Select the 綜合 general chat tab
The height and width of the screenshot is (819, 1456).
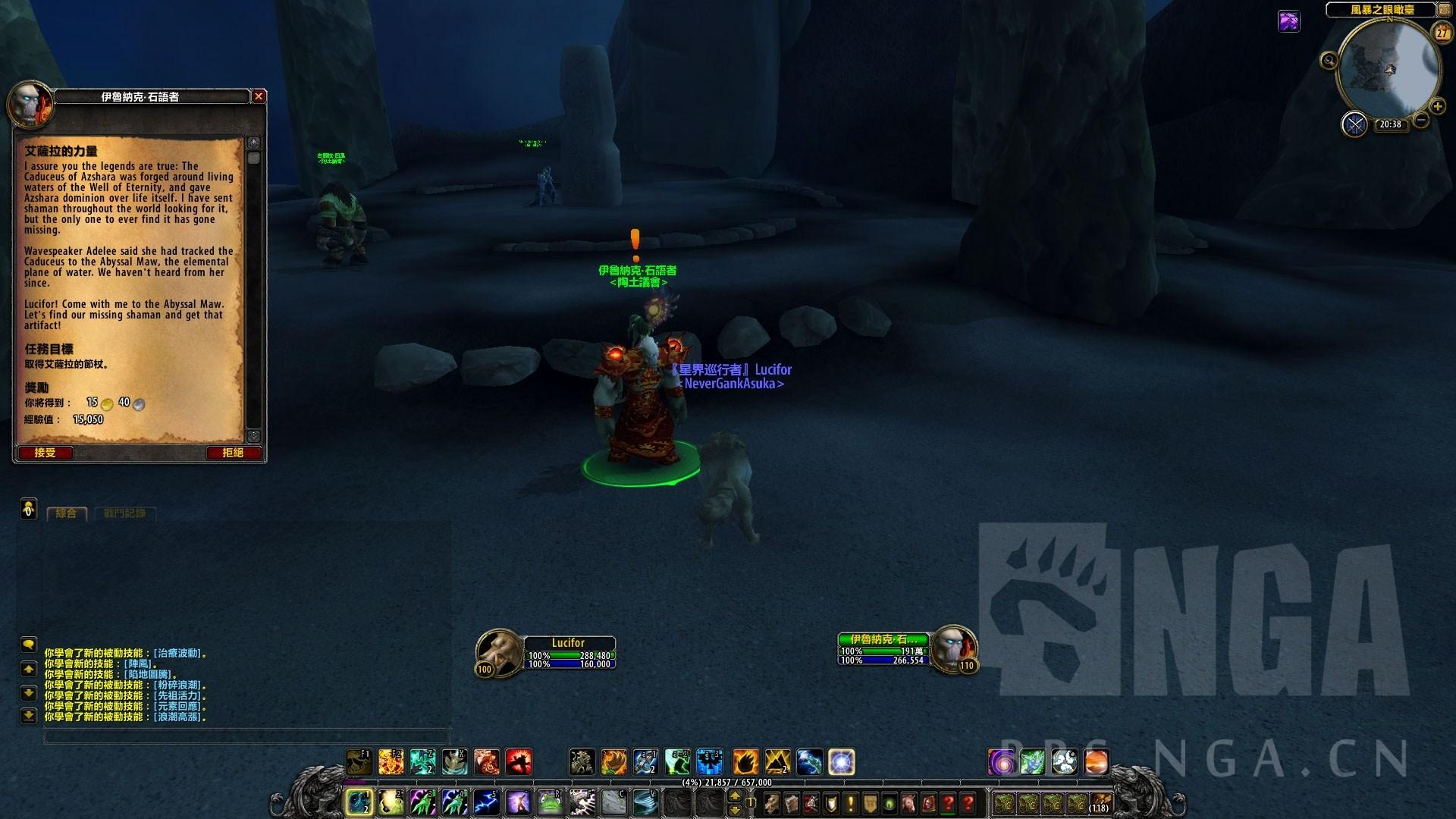67,513
